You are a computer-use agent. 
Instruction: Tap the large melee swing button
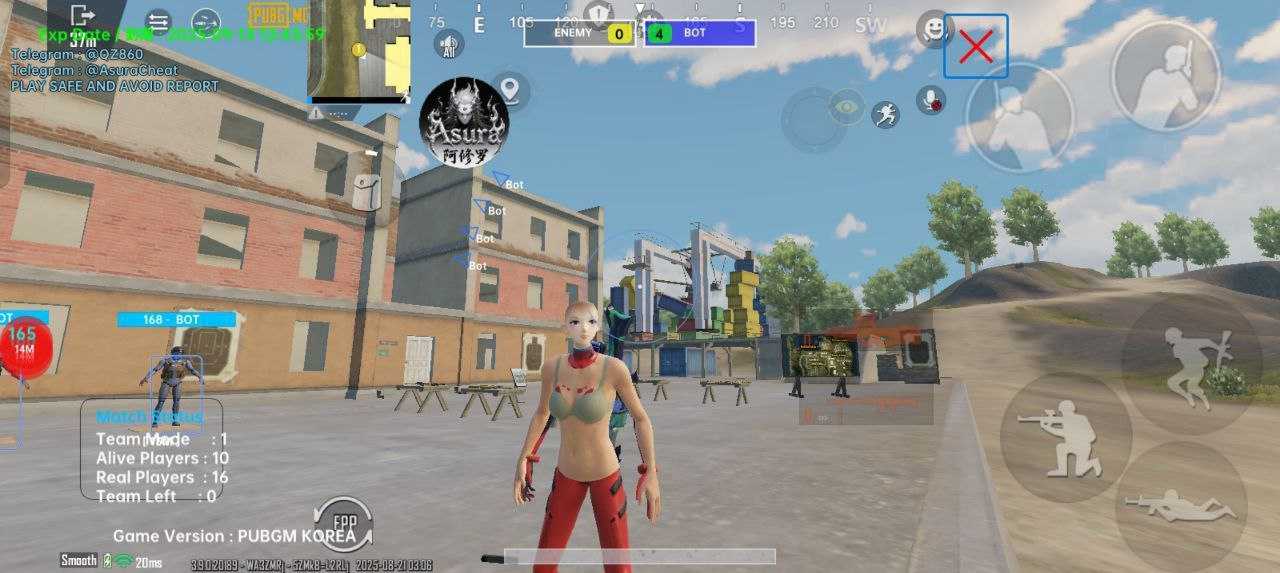1165,77
